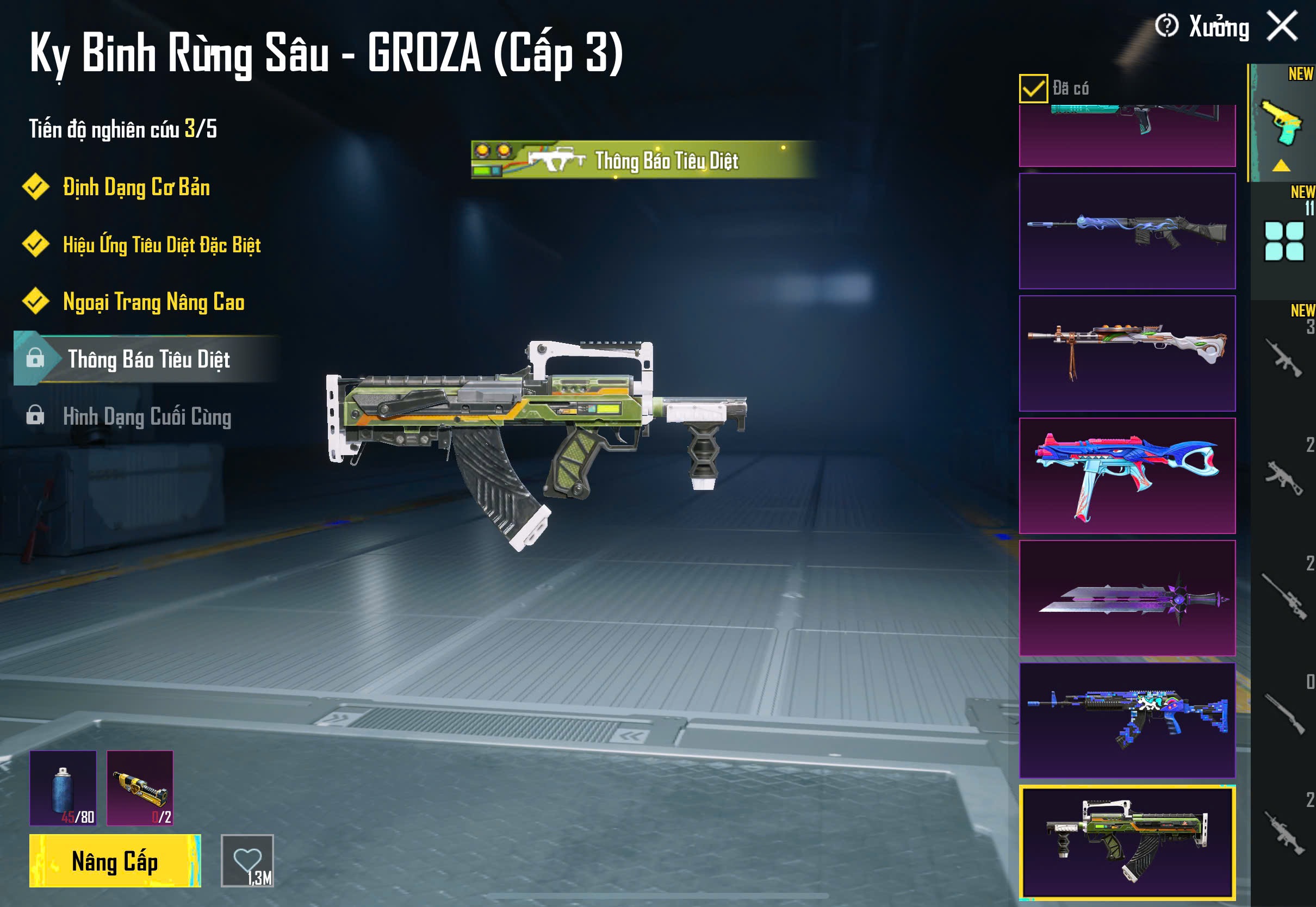Select the green GROZA skin thumbnail
This screenshot has width=1316, height=907.
tap(1127, 842)
